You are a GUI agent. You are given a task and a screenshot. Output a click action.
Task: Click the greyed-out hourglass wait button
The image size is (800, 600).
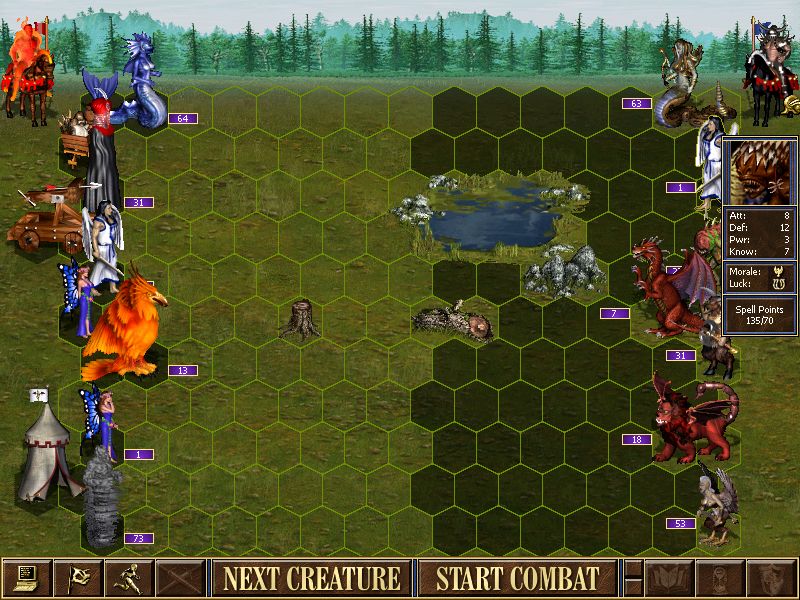coord(720,578)
